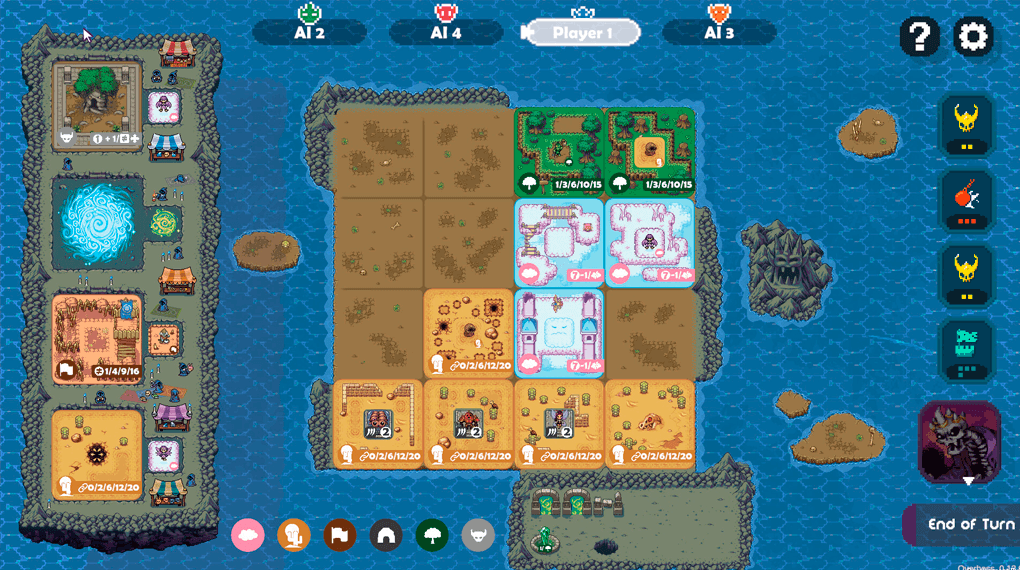Image resolution: width=1020 pixels, height=570 pixels.
Task: Select the pink cloud terrain filter
Action: click(x=248, y=535)
